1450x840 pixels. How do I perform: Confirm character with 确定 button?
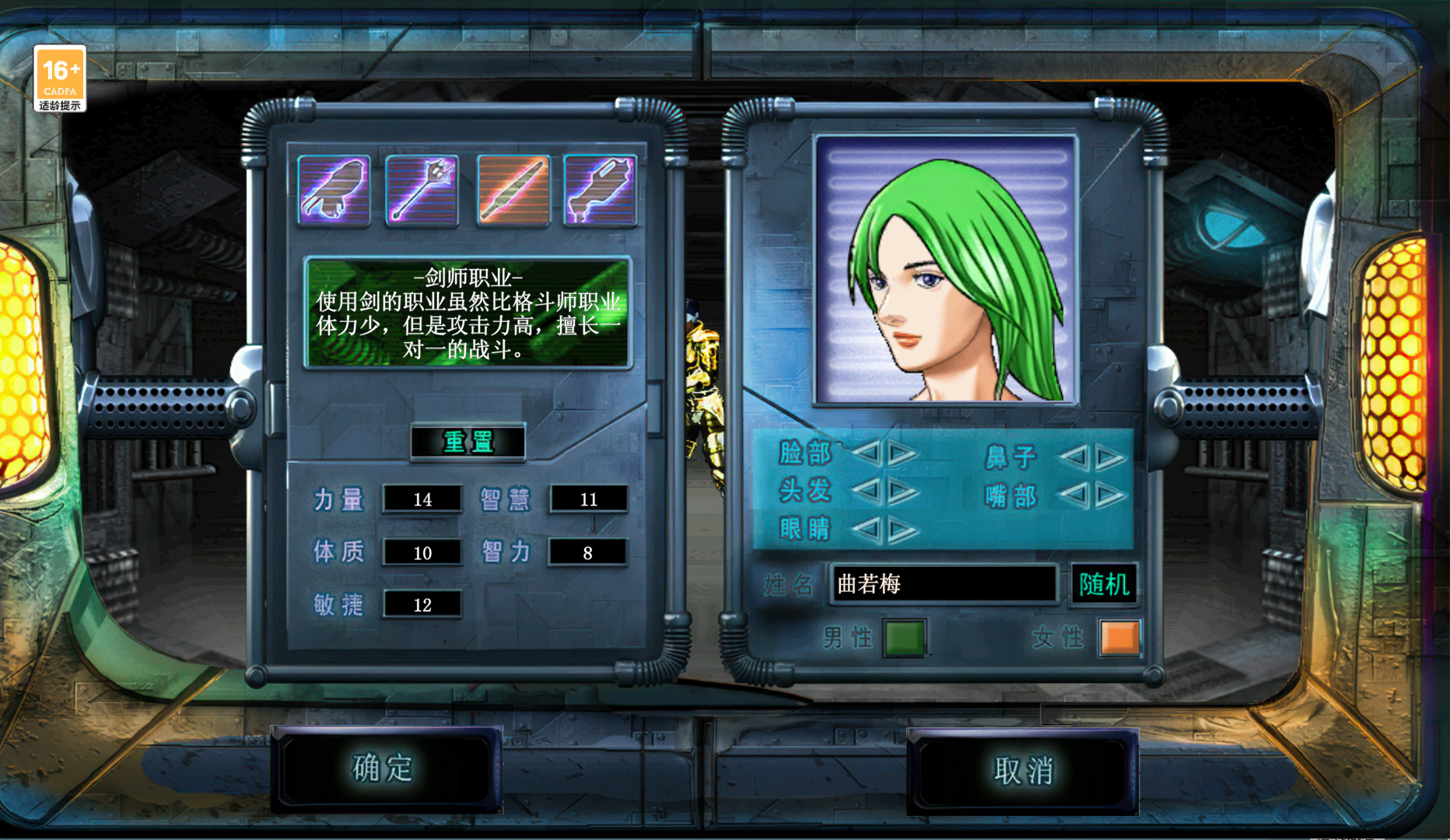(x=384, y=768)
